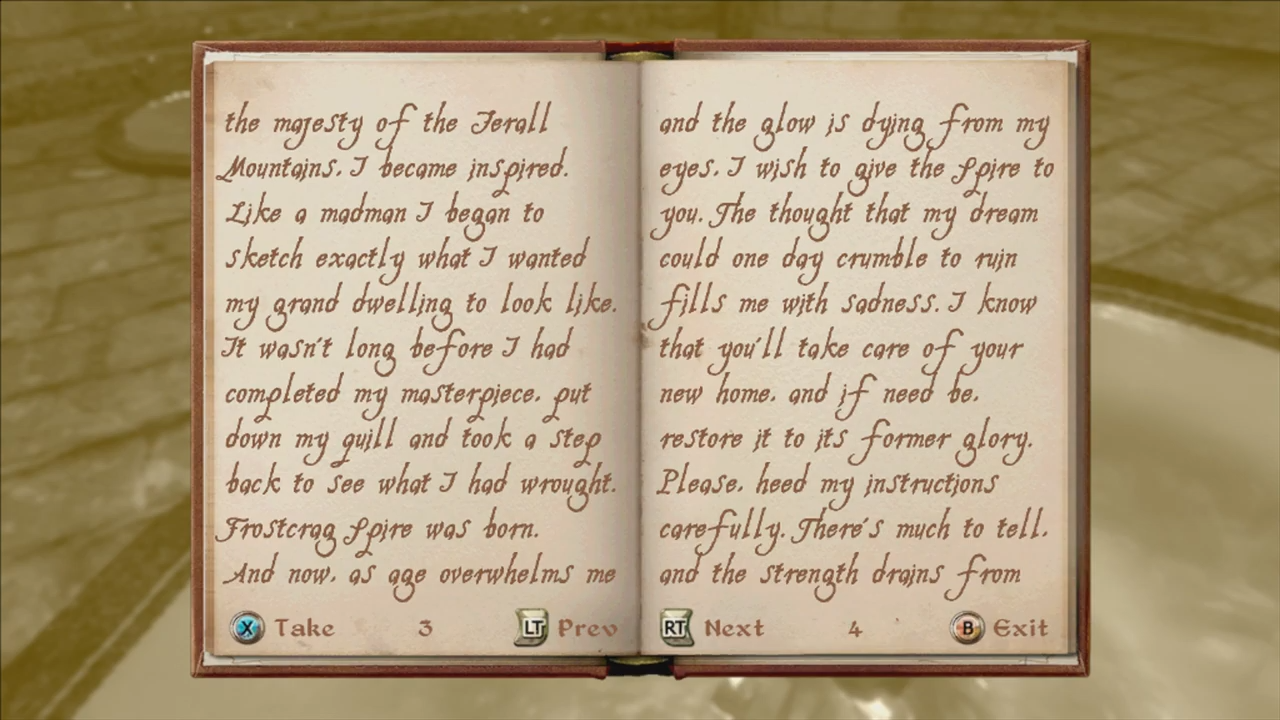Select Next to advance a page
1280x720 pixels.
tap(734, 628)
